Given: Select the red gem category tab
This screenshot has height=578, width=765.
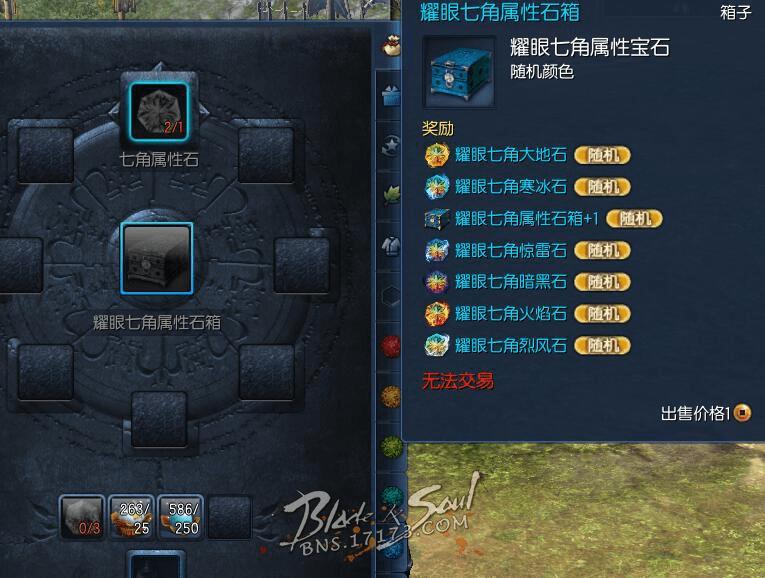Looking at the screenshot, I should click(391, 346).
